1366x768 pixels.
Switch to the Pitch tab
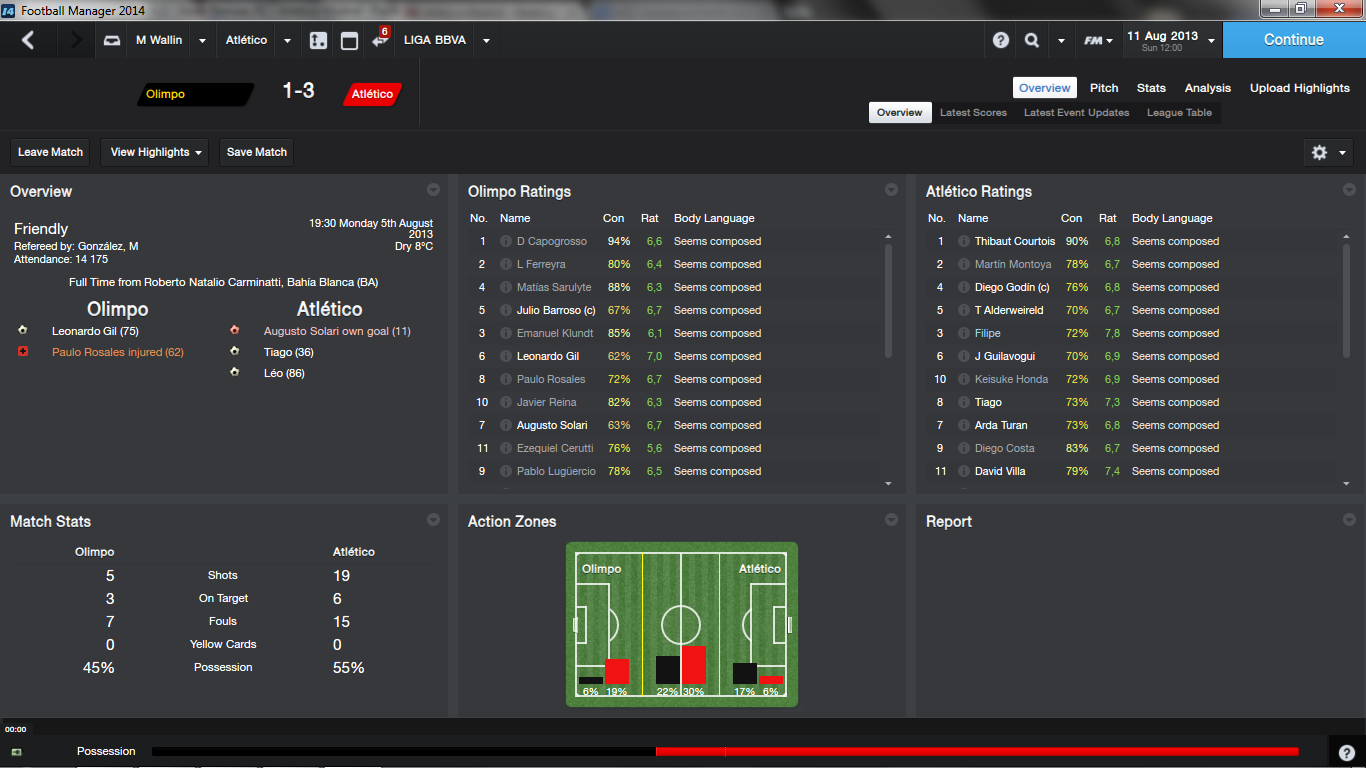[1104, 88]
